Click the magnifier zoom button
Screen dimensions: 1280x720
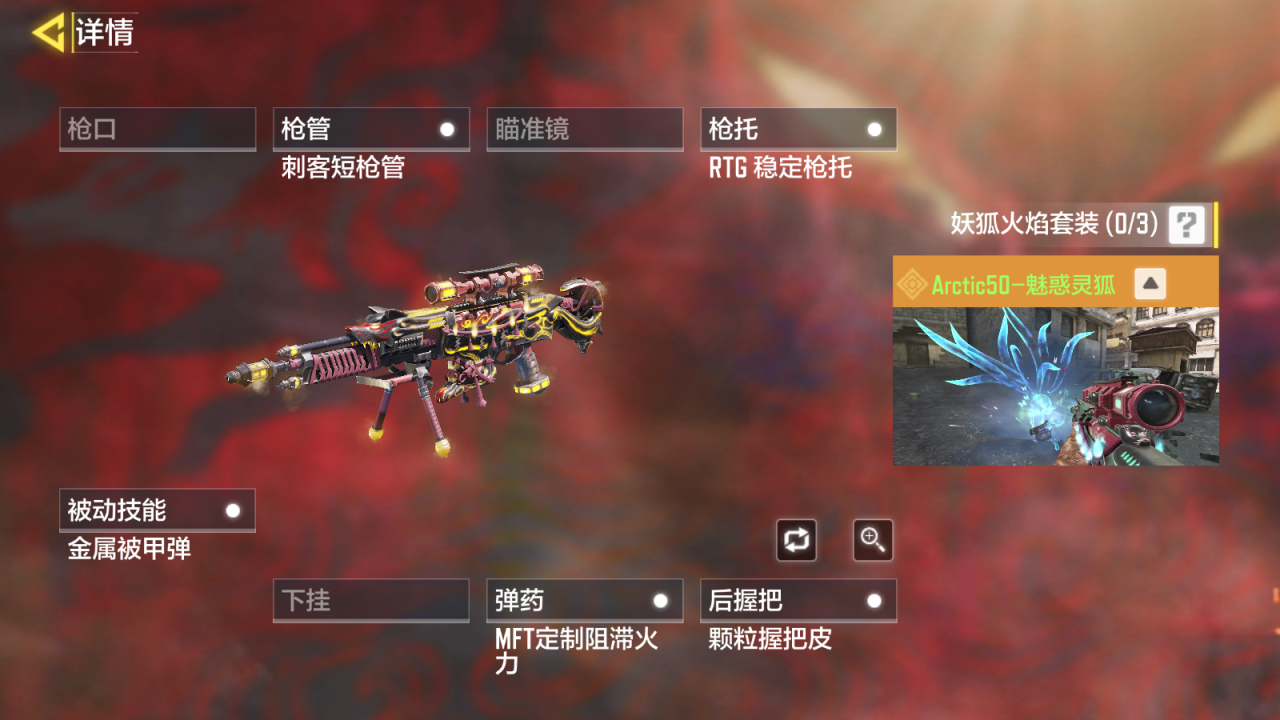tap(873, 540)
